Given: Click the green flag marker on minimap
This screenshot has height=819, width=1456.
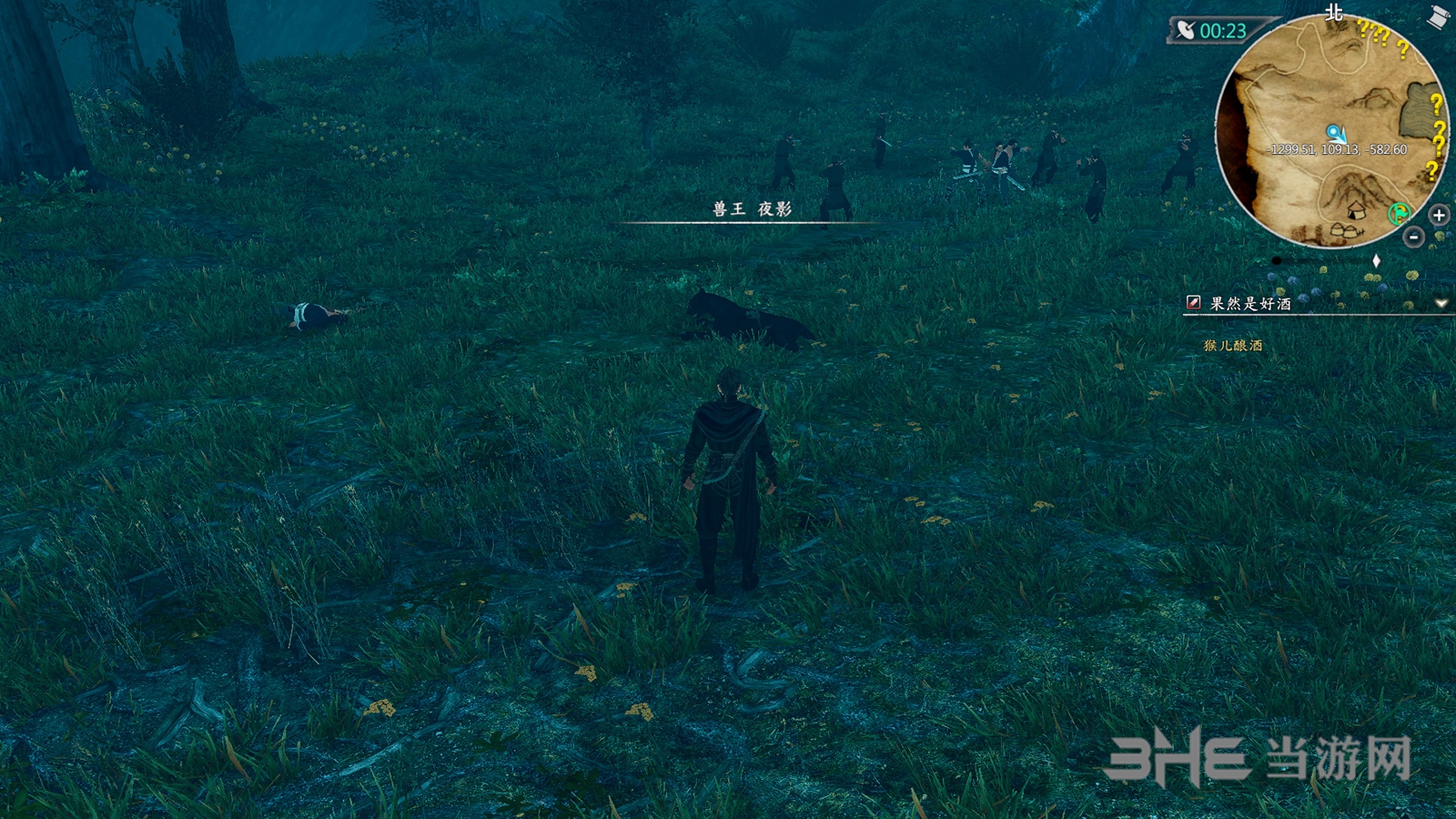Looking at the screenshot, I should (1399, 214).
